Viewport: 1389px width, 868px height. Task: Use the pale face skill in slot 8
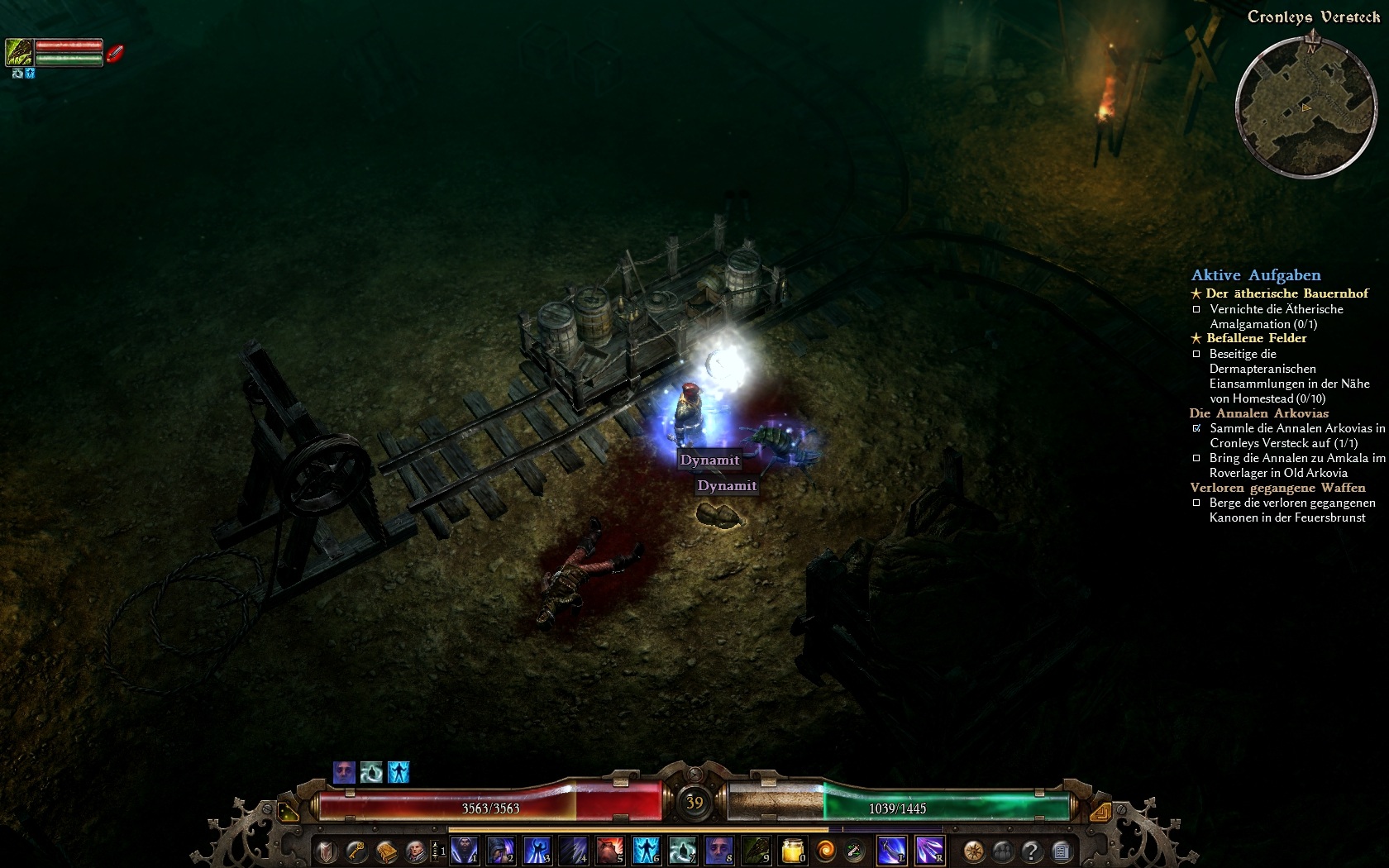pos(719,850)
